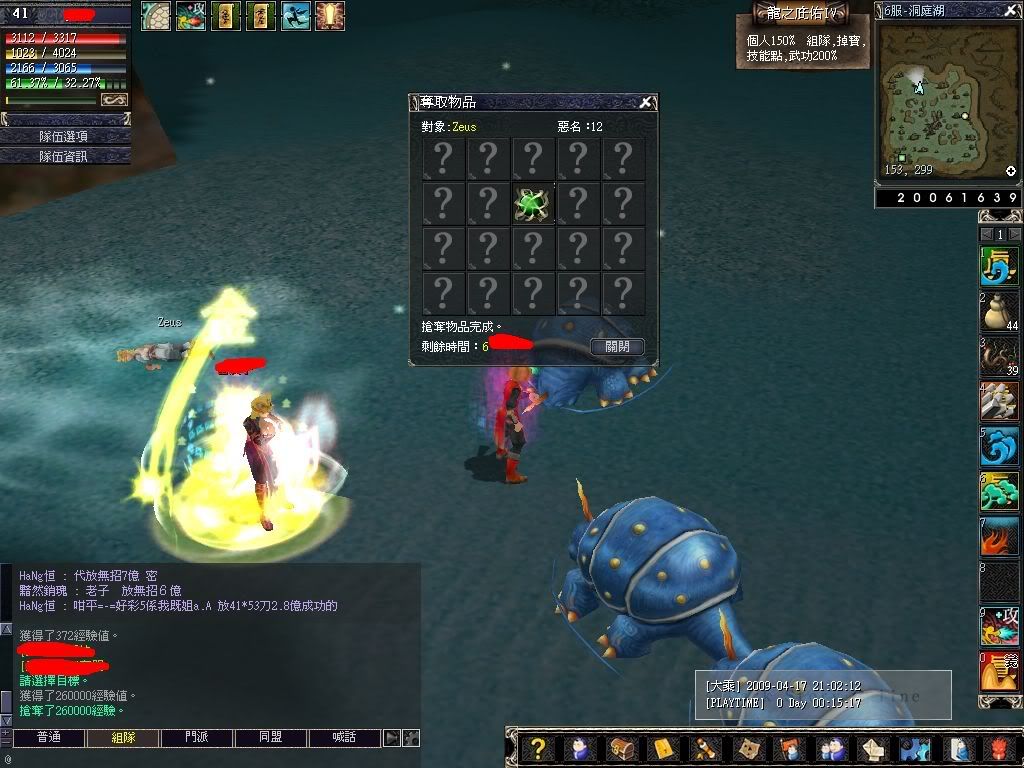The image size is (1024, 768).
Task: Select the 門派 chat tab
Action: (x=196, y=738)
